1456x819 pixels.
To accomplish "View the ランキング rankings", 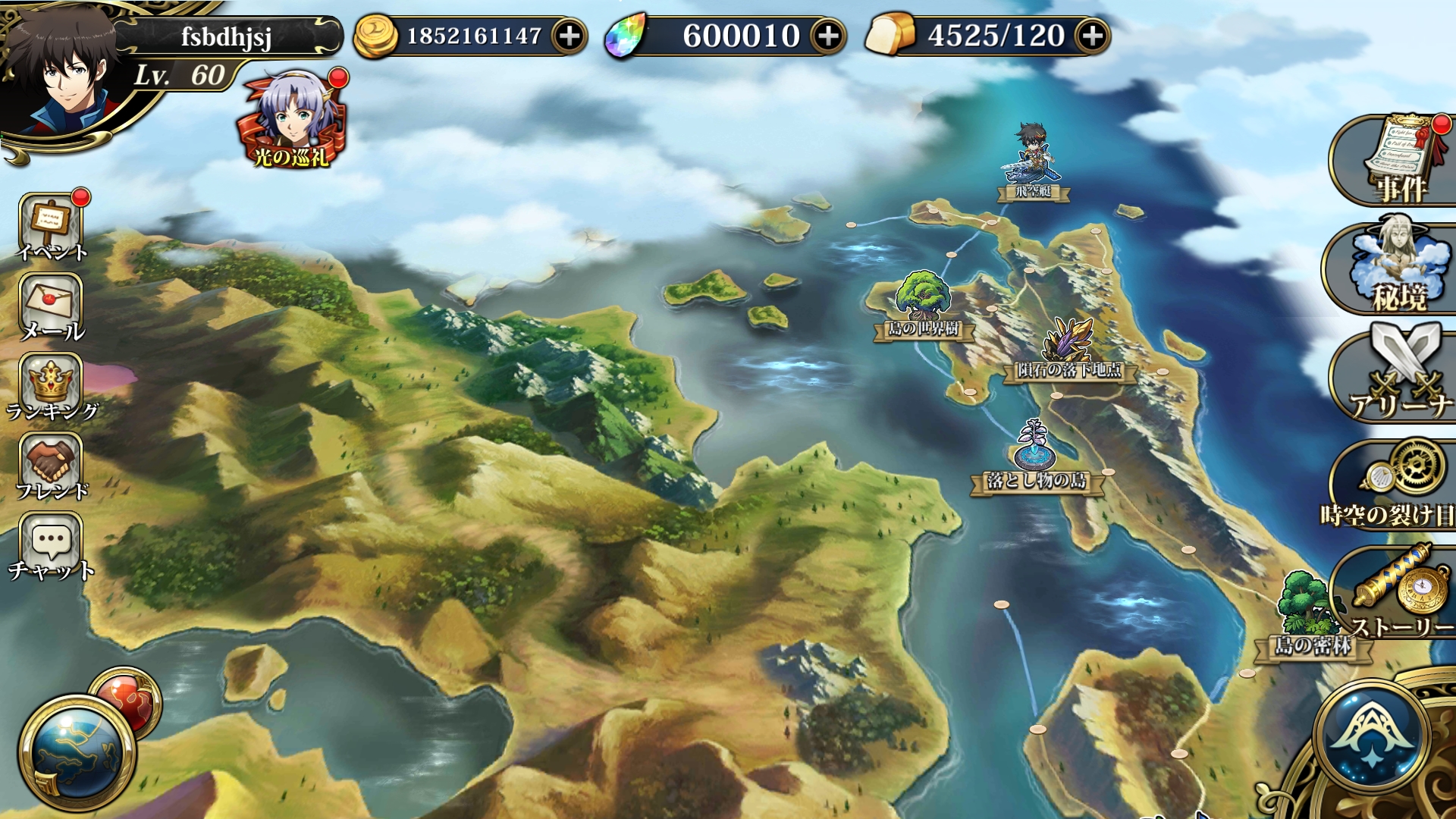I will pos(52,387).
